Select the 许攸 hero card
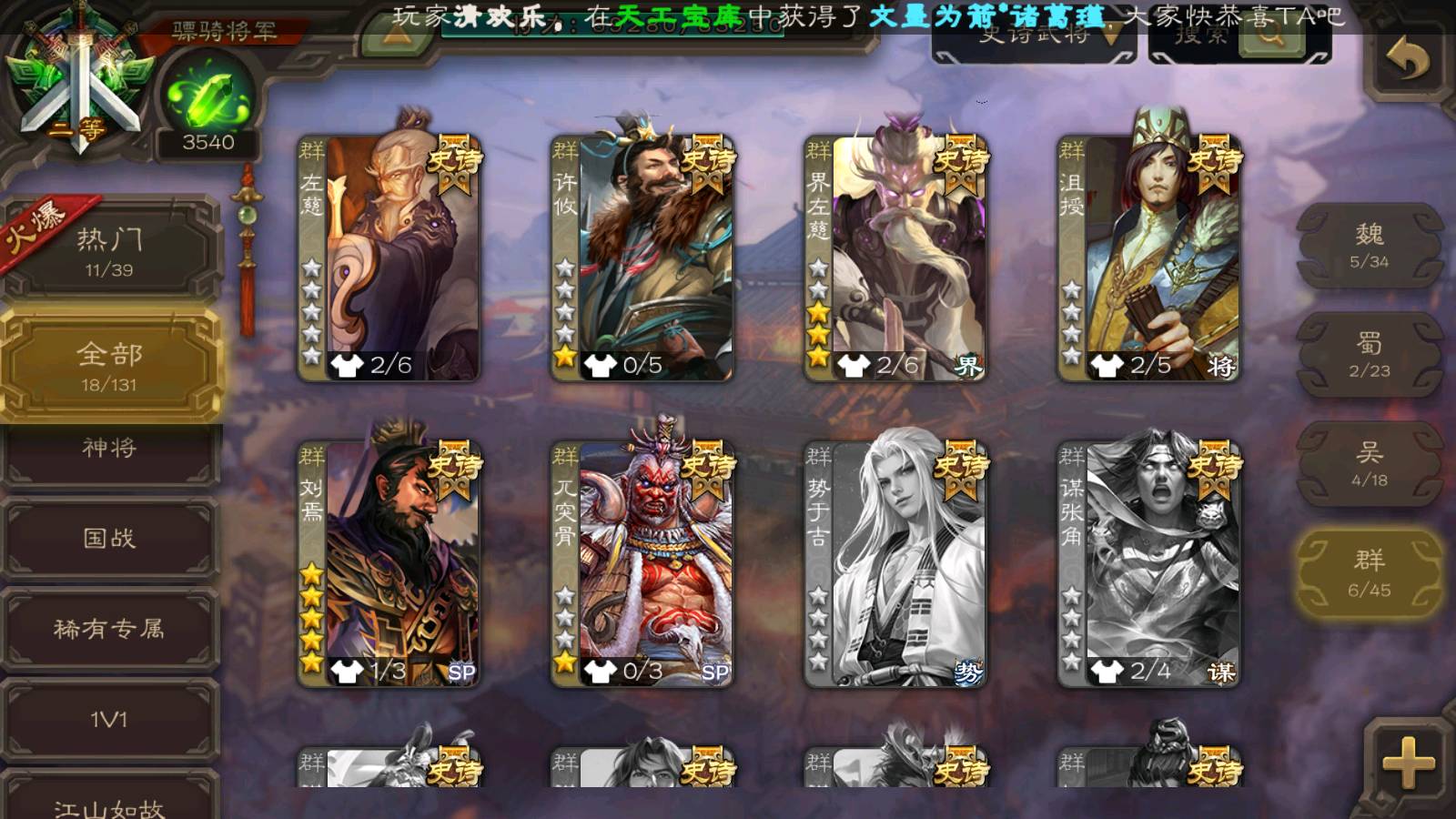 [642, 257]
